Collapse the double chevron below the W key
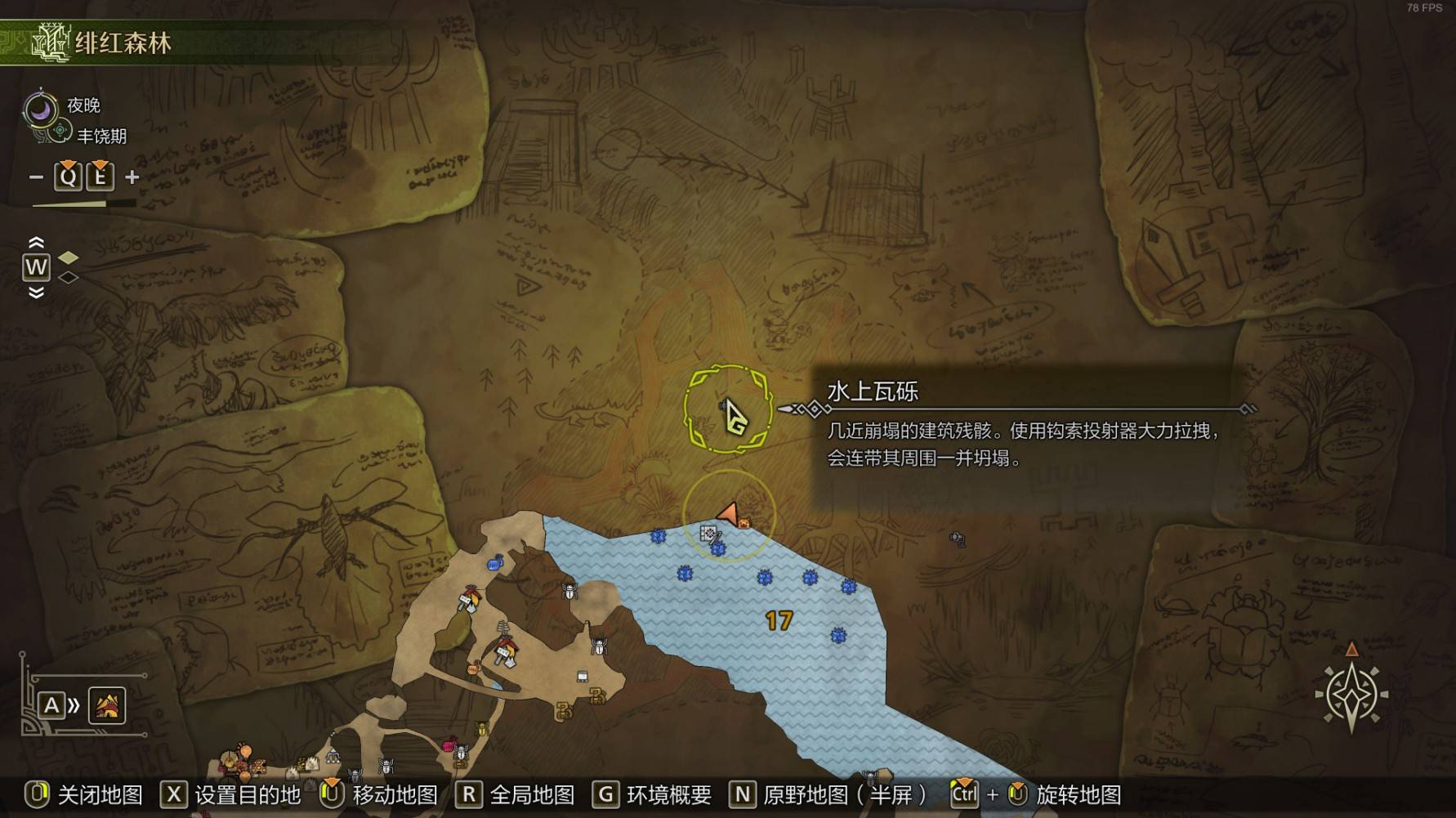Viewport: 1456px width, 818px height. tap(37, 292)
